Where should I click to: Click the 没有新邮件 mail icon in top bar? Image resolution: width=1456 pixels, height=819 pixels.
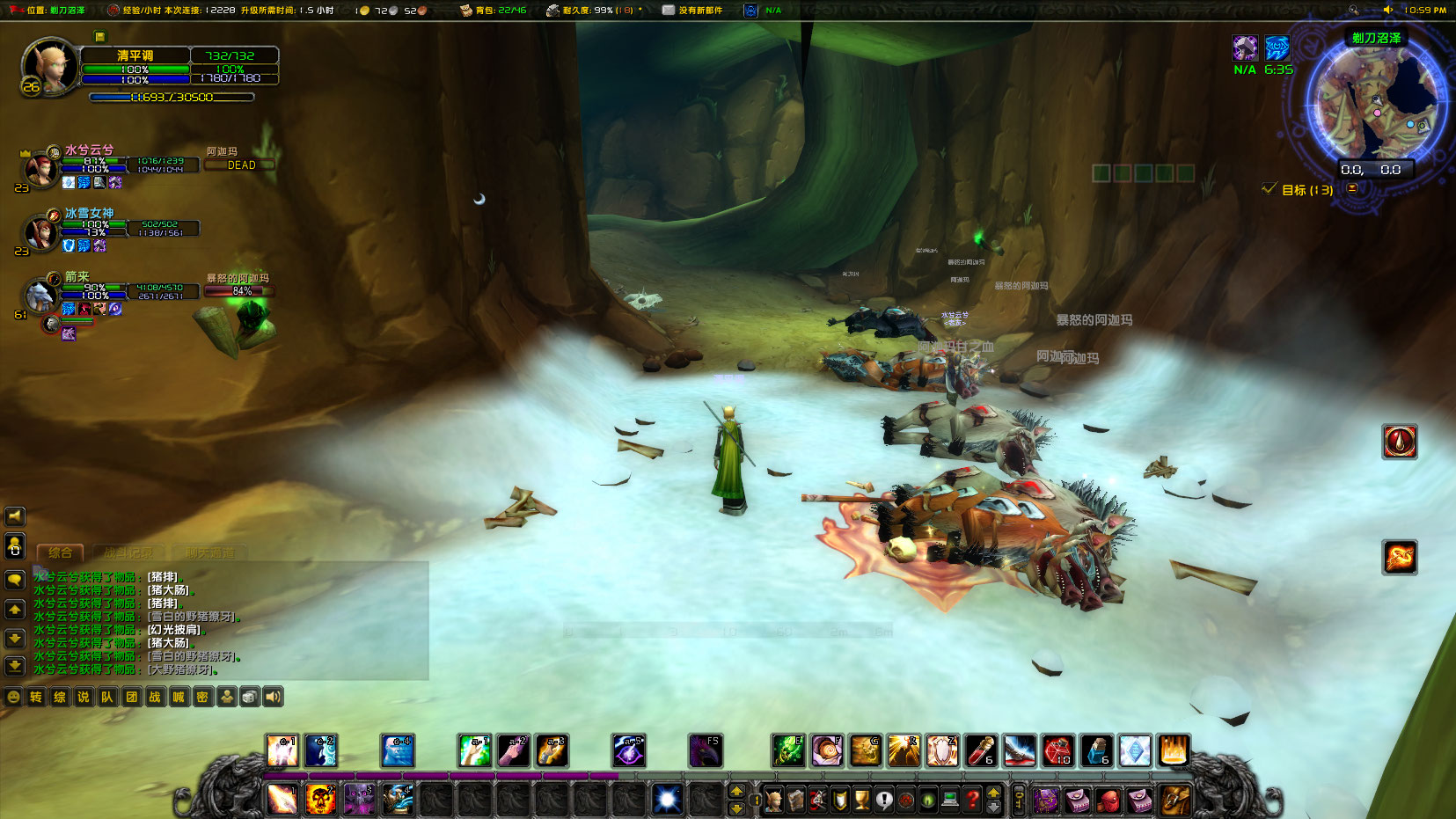click(x=669, y=11)
